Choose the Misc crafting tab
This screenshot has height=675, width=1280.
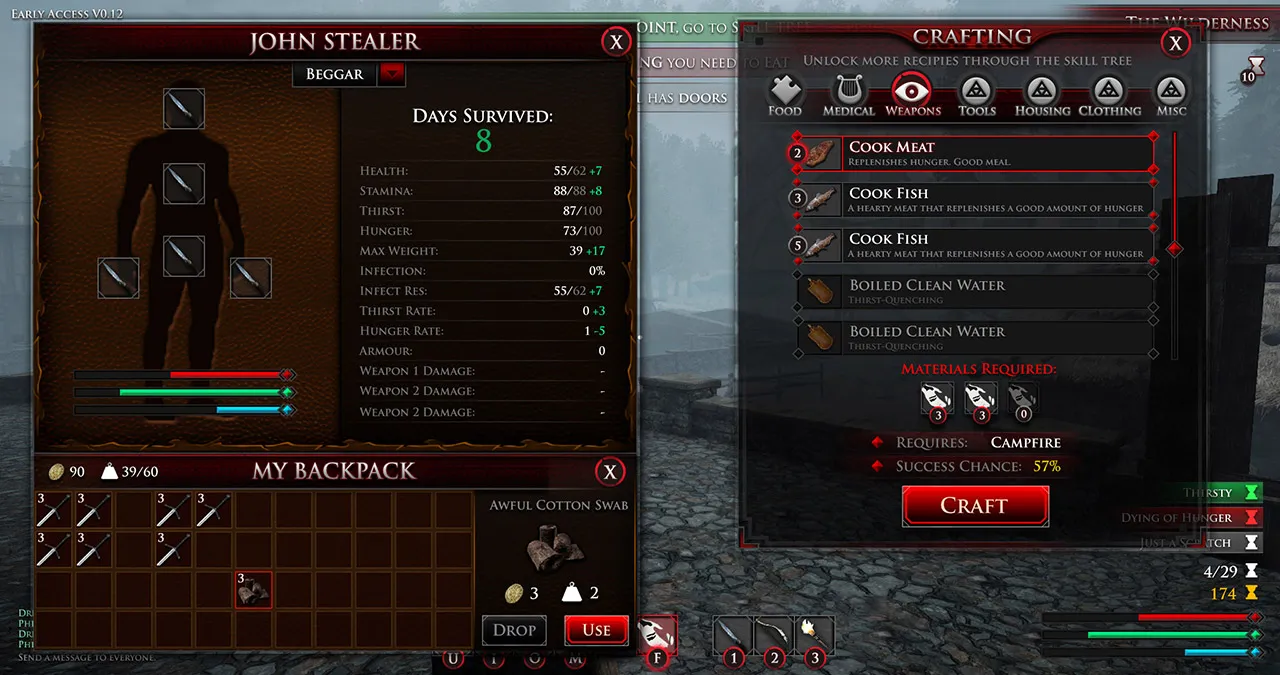click(1171, 95)
